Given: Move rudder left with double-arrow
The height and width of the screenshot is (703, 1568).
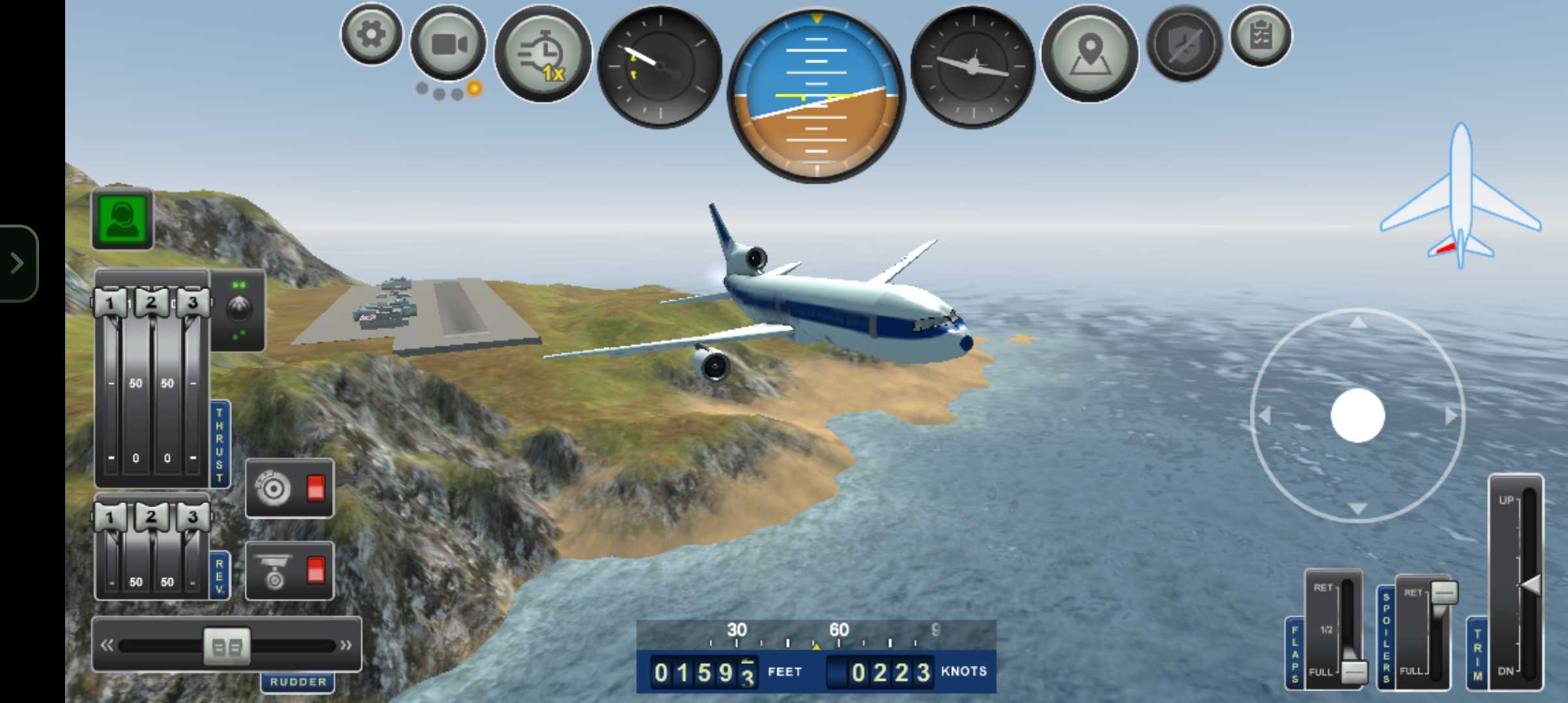Looking at the screenshot, I should pyautogui.click(x=107, y=646).
